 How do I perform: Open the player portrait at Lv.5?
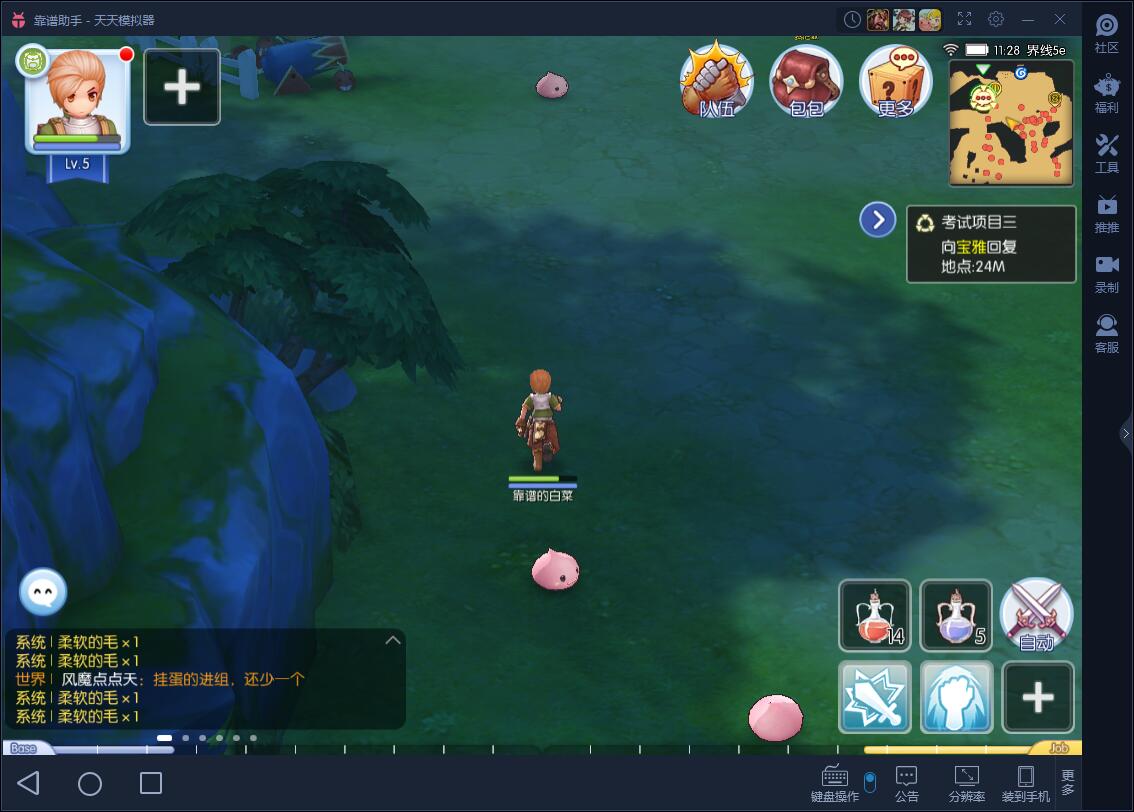tap(78, 101)
